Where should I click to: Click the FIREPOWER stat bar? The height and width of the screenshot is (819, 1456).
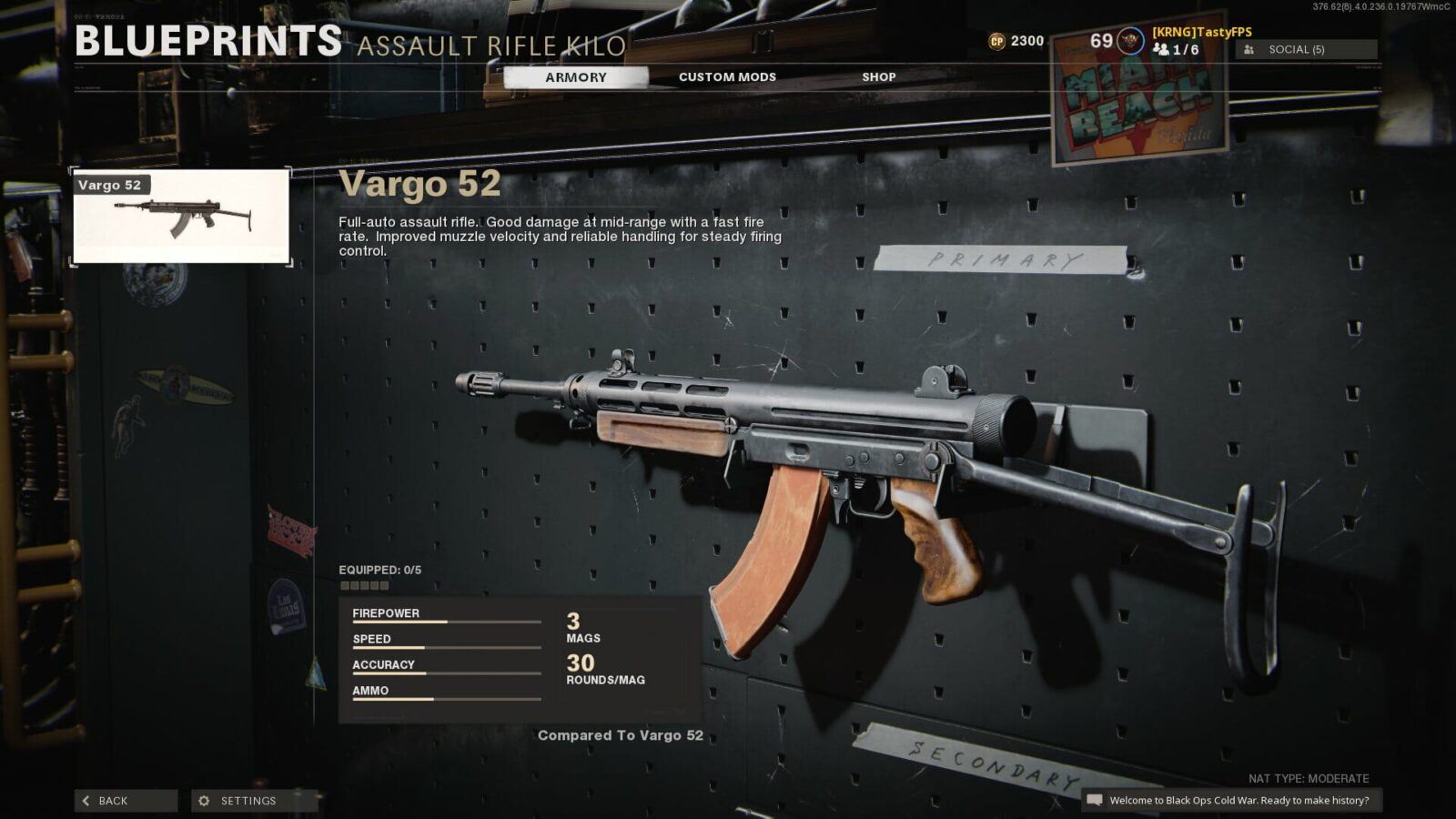click(446, 623)
